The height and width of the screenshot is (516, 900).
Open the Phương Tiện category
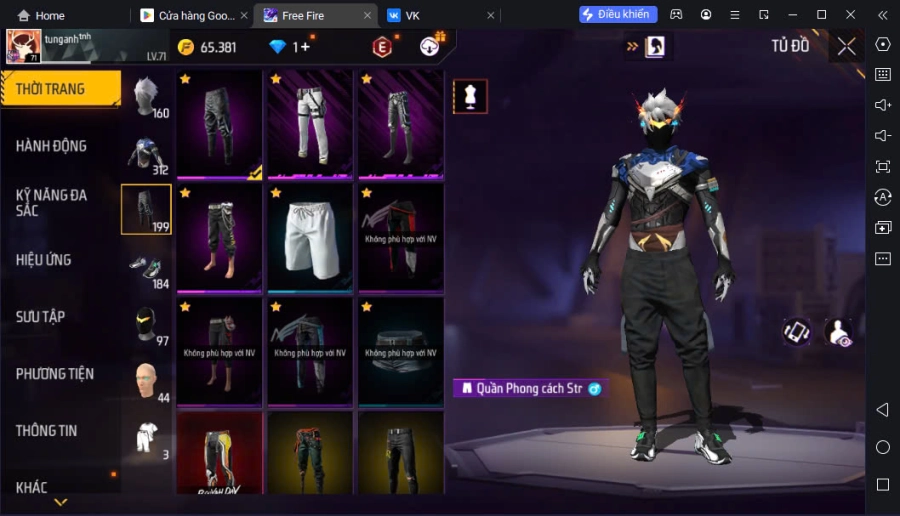(x=55, y=374)
